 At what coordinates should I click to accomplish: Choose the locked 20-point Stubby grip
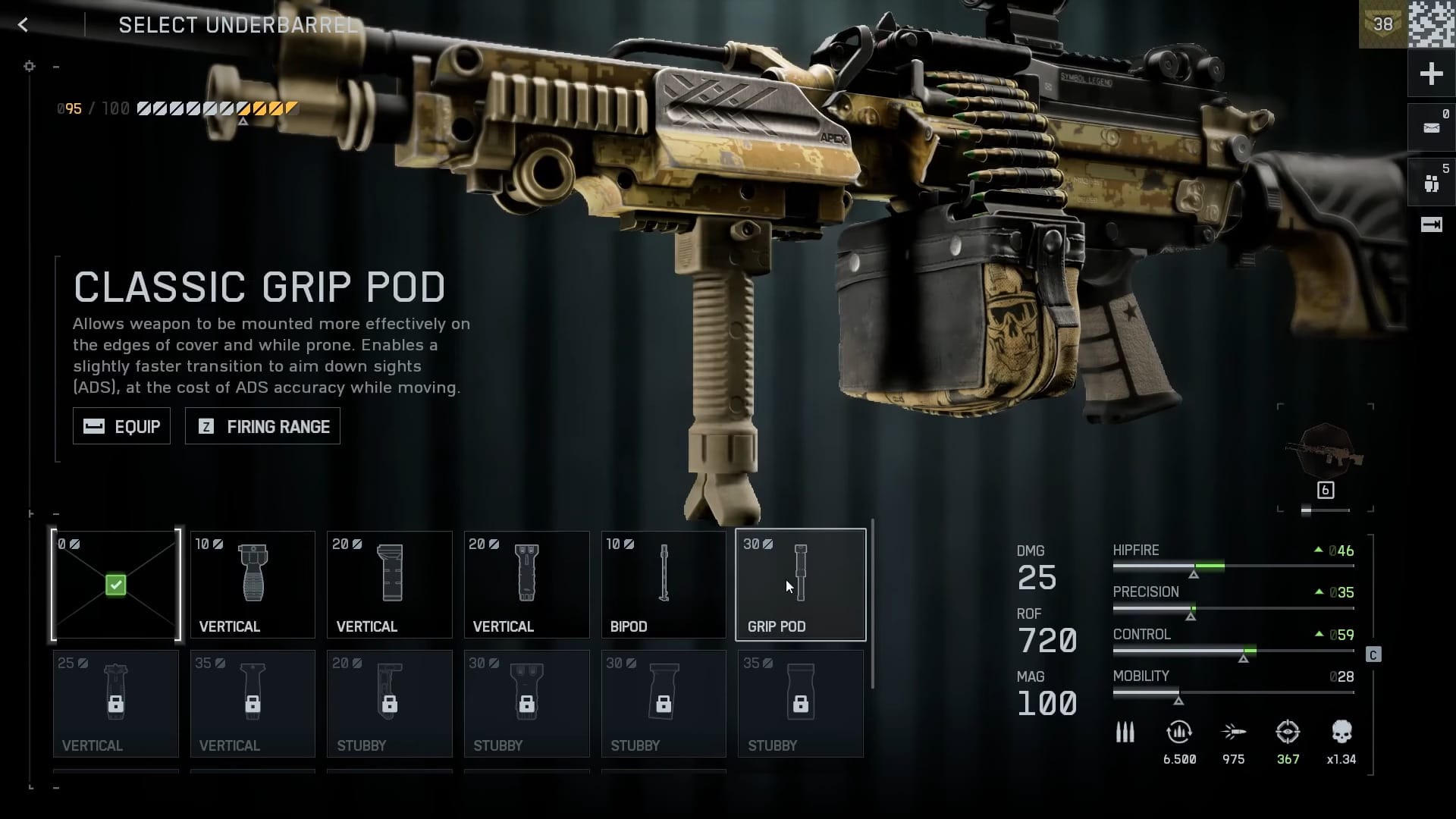point(389,704)
